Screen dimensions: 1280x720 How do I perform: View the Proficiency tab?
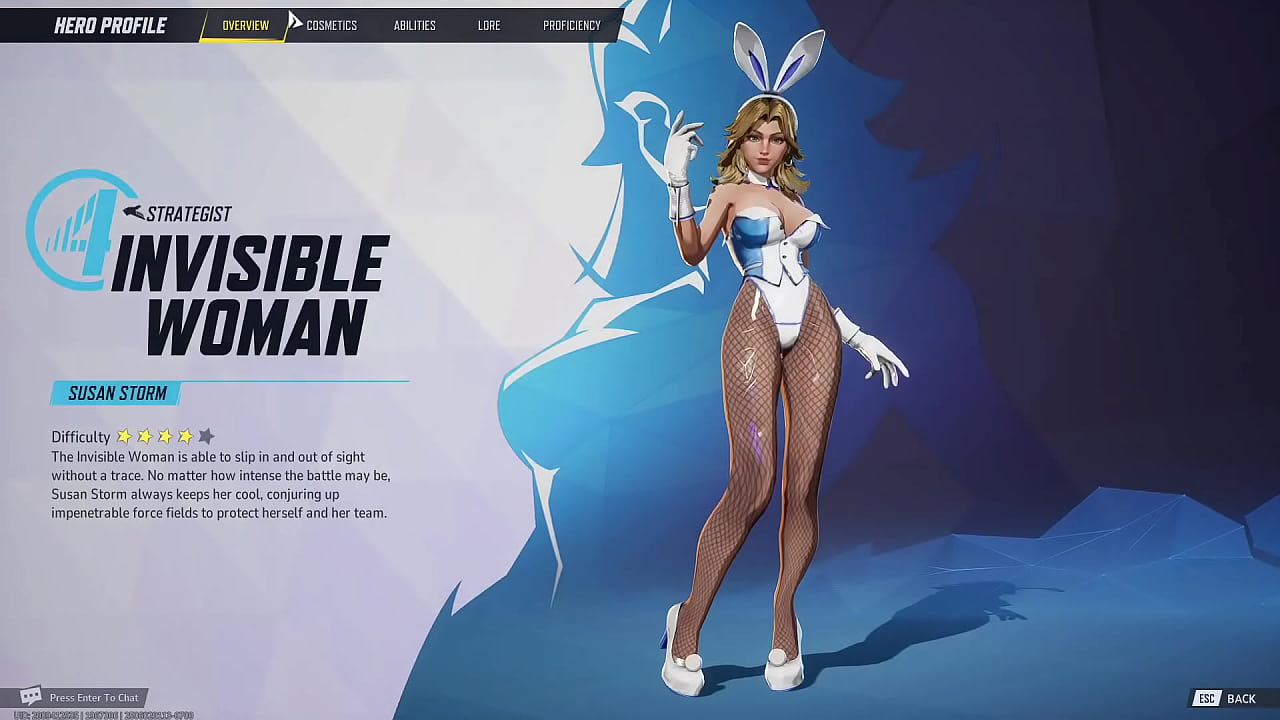[571, 26]
